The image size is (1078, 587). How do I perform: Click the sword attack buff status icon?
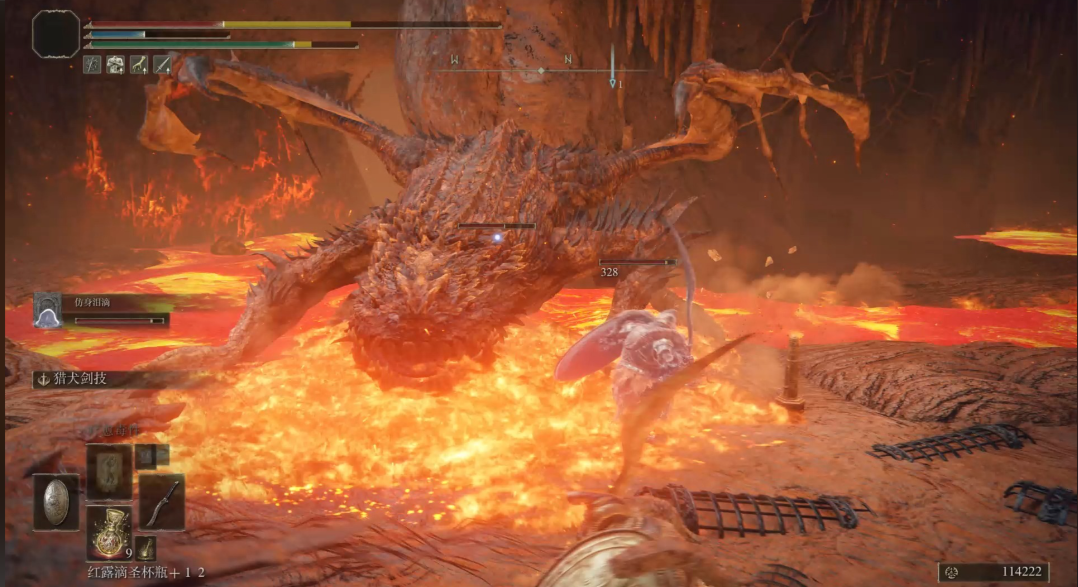tap(161, 65)
